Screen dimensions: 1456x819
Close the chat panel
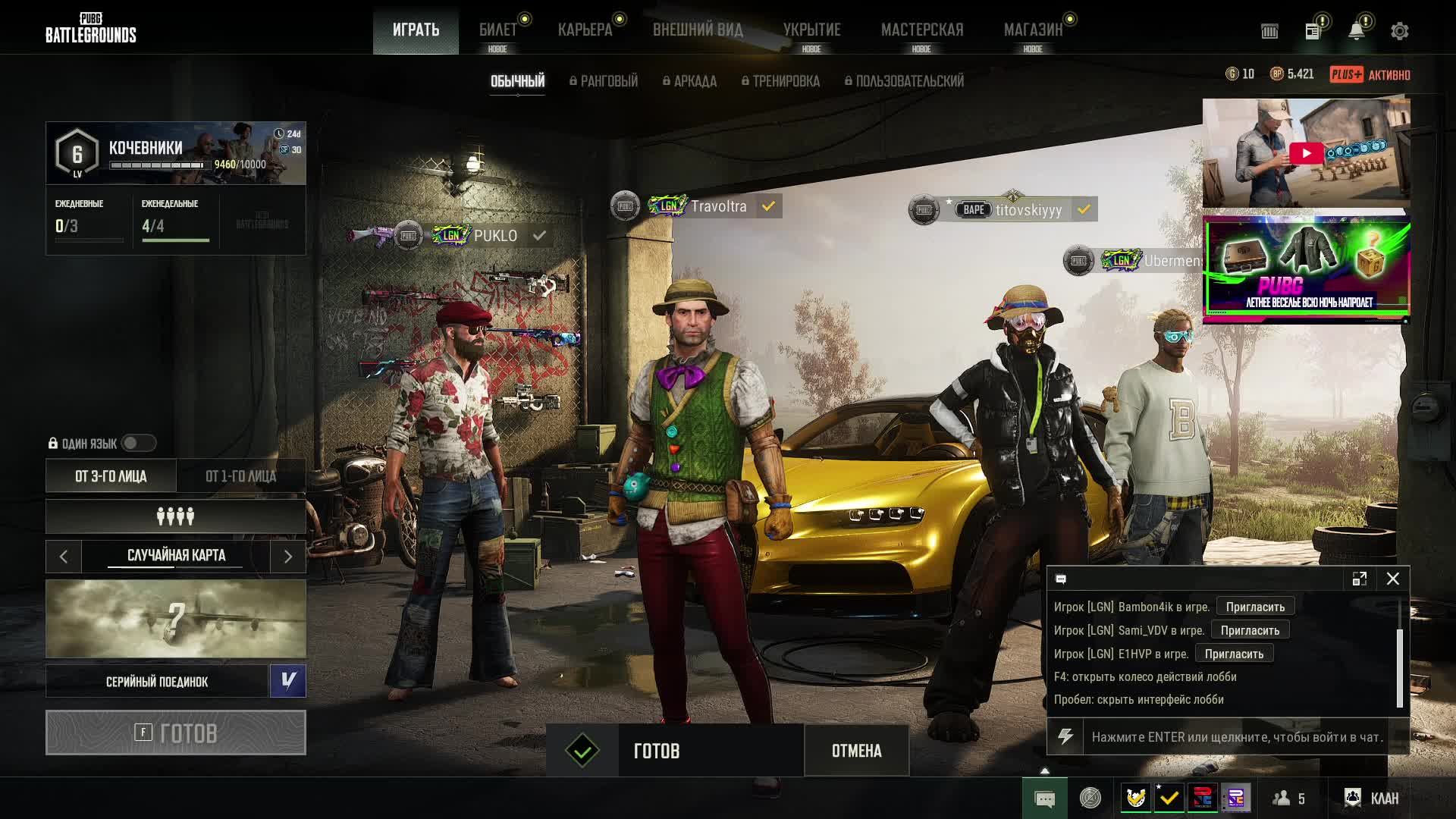click(x=1393, y=579)
